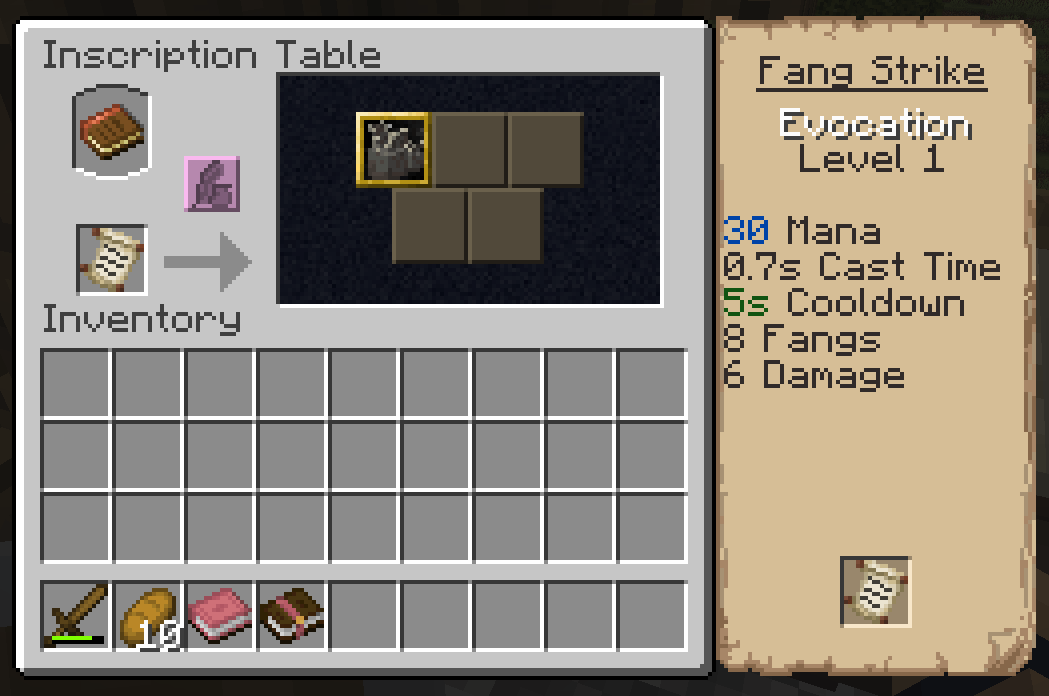Select the pink book hotbar slot
This screenshot has width=1049, height=696.
(220, 615)
